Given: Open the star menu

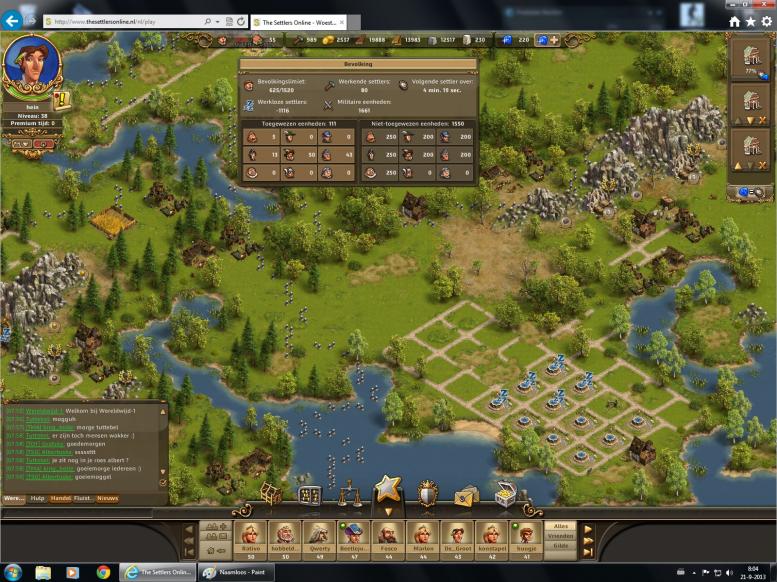Looking at the screenshot, I should pyautogui.click(x=387, y=490).
